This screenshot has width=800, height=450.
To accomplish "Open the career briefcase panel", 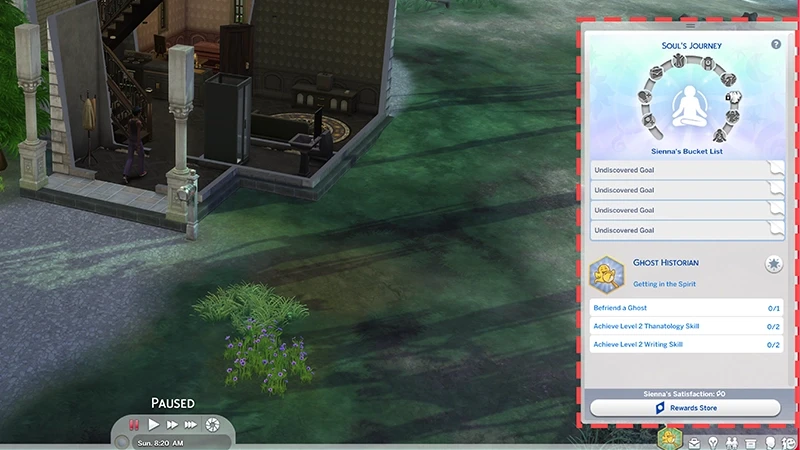I will 693,442.
